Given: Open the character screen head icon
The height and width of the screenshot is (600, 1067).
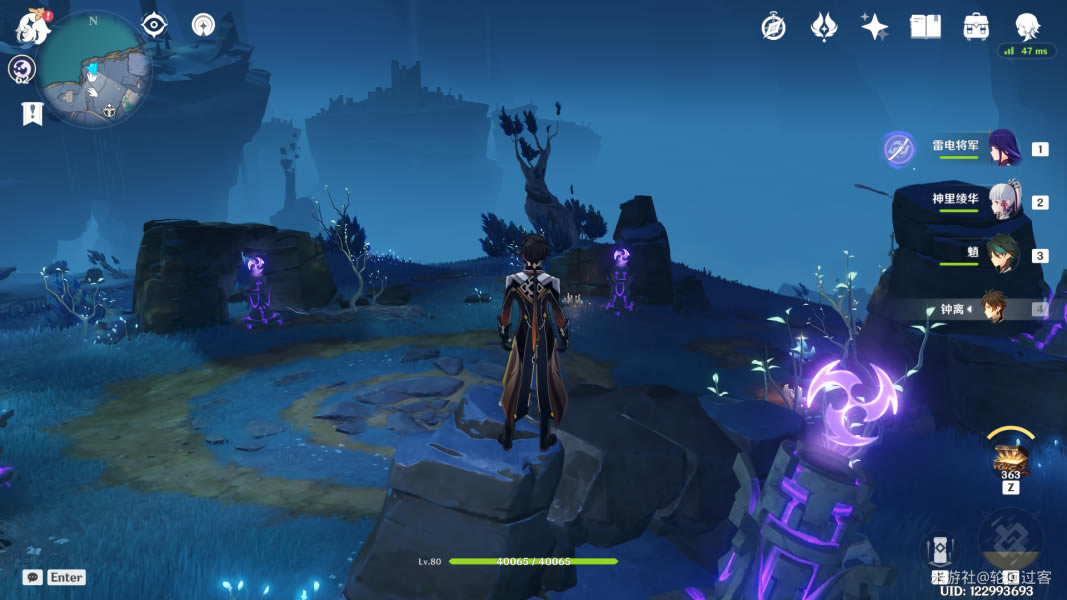Looking at the screenshot, I should tap(1027, 27).
